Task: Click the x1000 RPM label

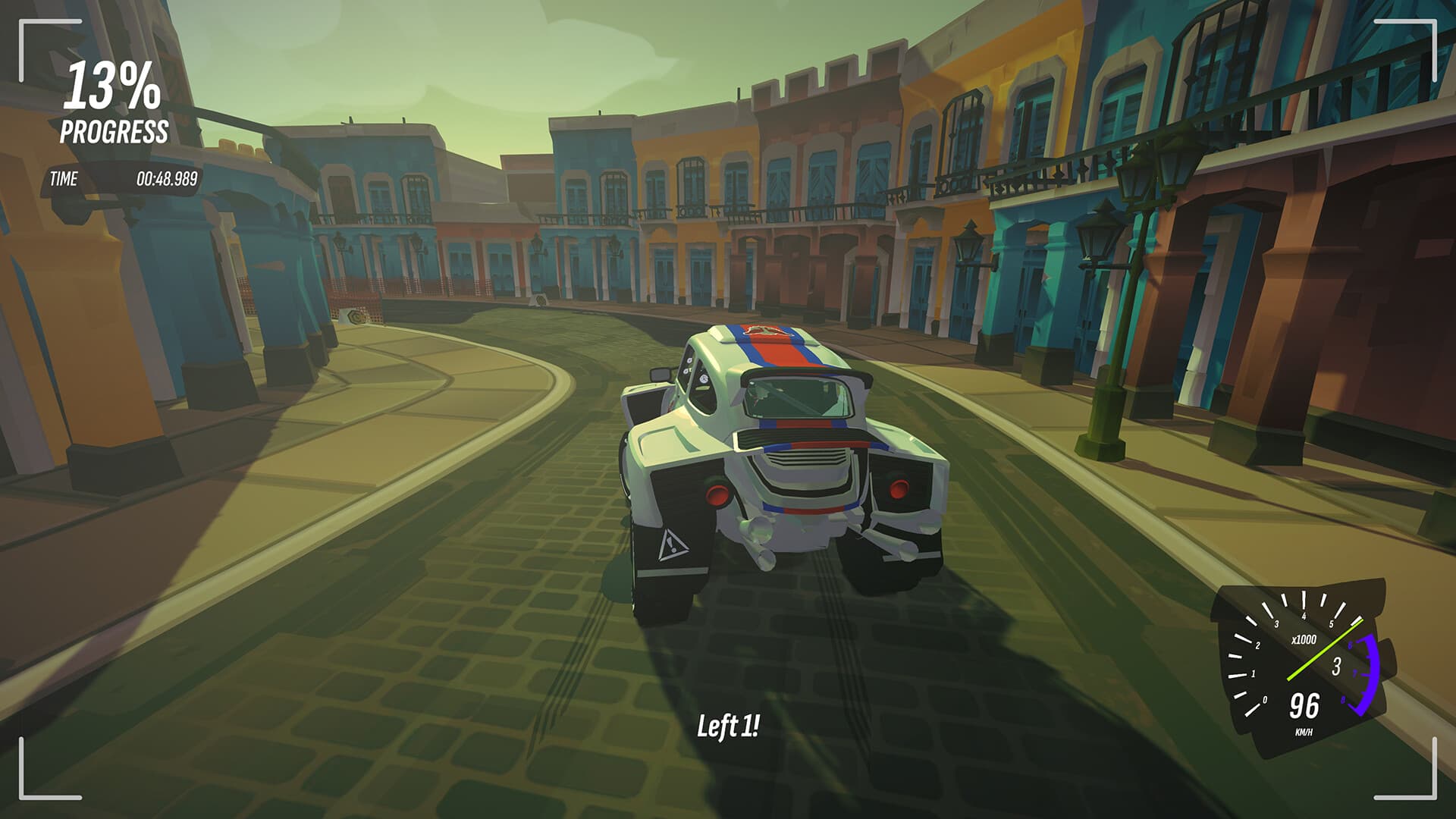Action: tap(1304, 640)
